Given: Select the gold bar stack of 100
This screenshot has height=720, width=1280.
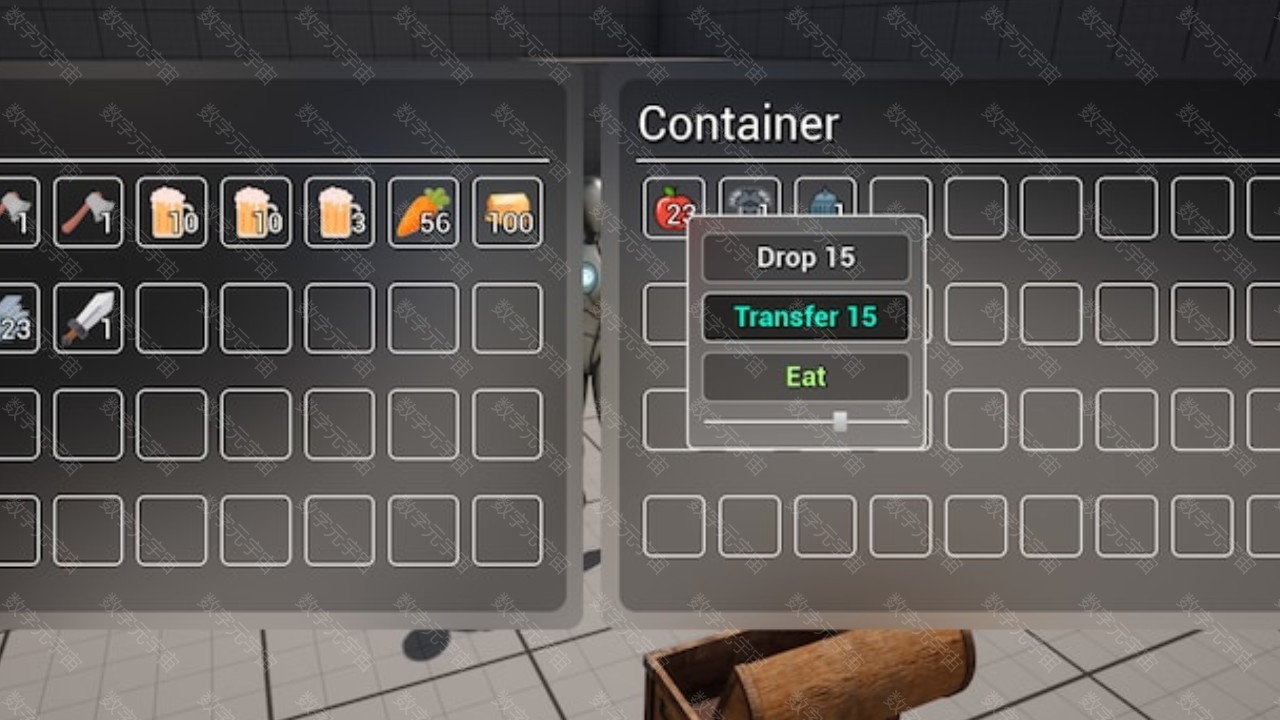Looking at the screenshot, I should pos(507,212).
